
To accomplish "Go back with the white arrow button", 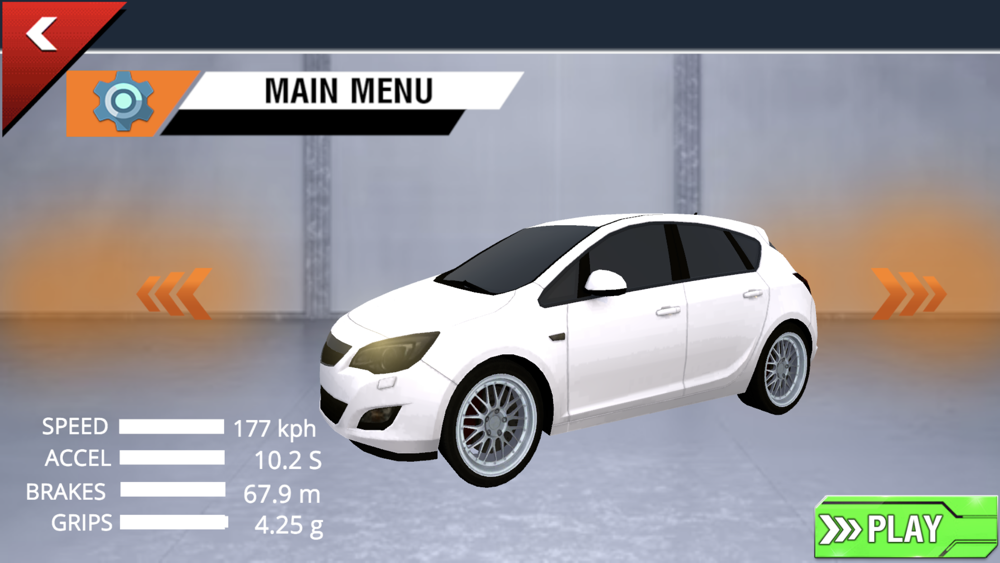I will pyautogui.click(x=42, y=37).
